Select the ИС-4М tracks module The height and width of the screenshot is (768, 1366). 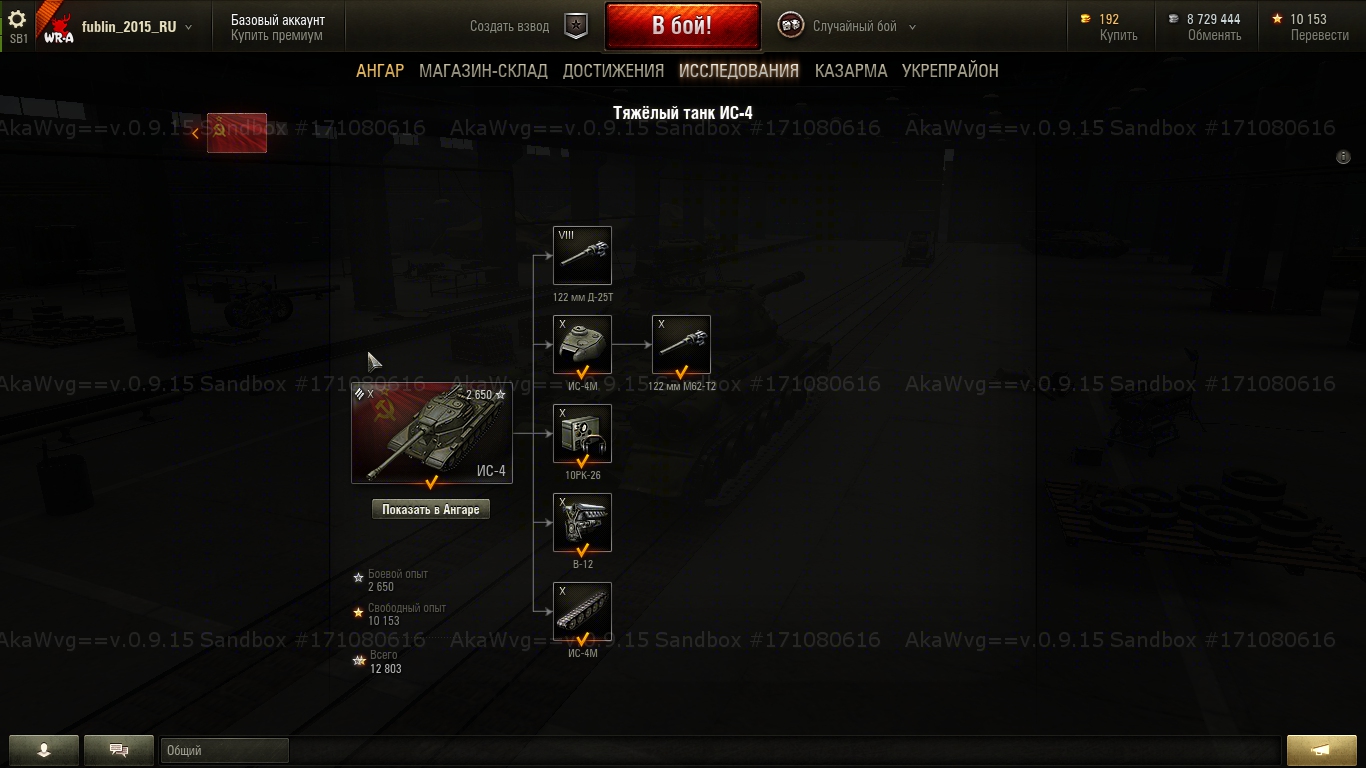582,612
